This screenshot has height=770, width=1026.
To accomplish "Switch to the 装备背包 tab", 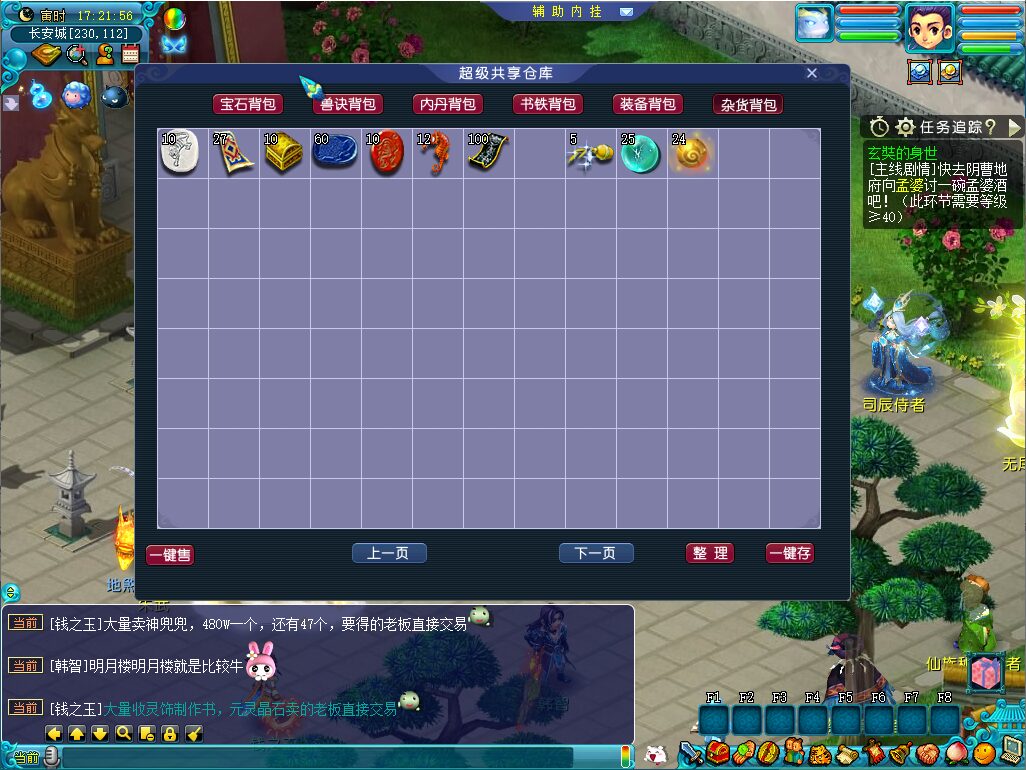I will click(x=647, y=104).
